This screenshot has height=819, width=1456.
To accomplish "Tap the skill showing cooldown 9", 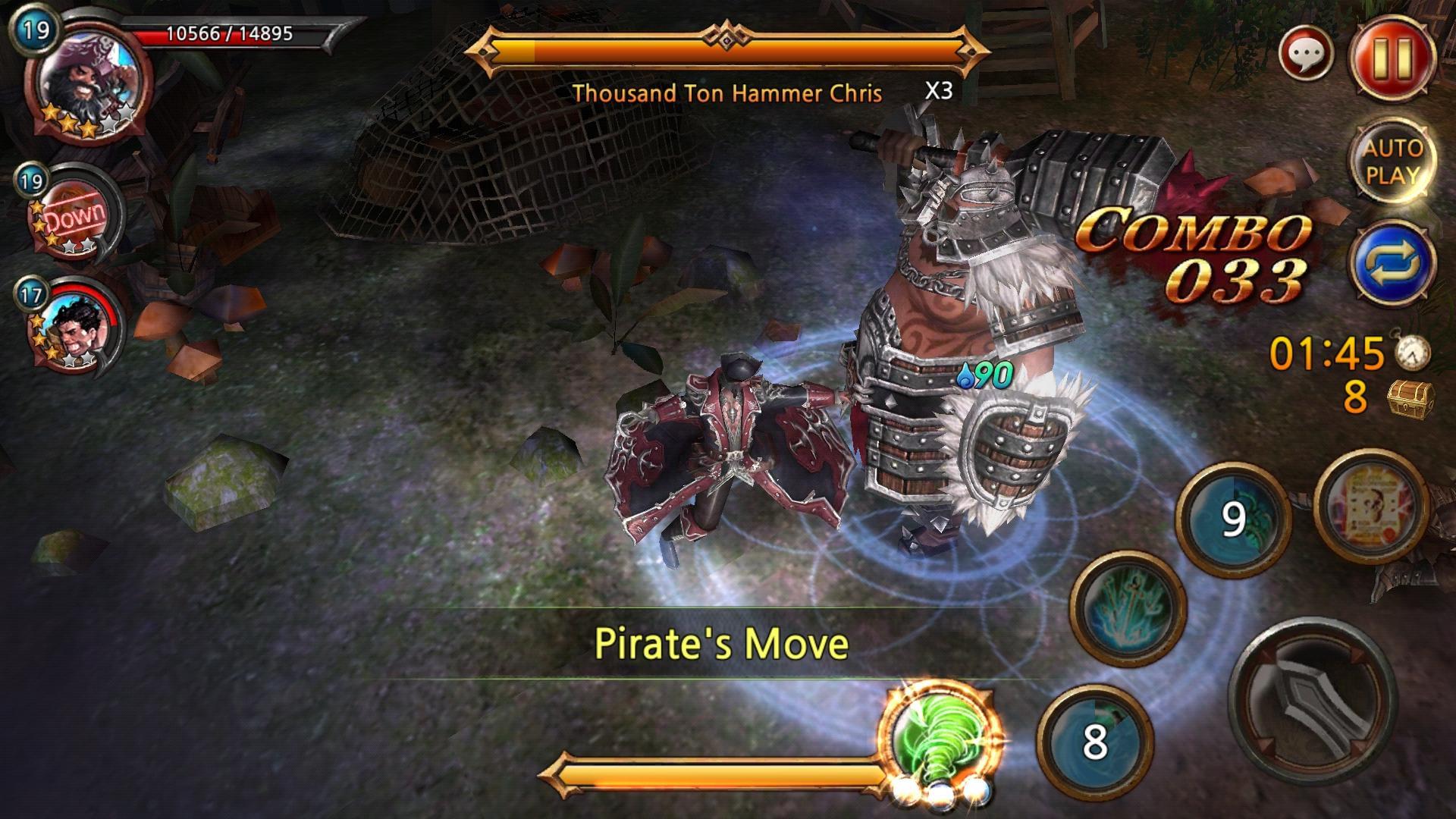I will (x=1232, y=519).
